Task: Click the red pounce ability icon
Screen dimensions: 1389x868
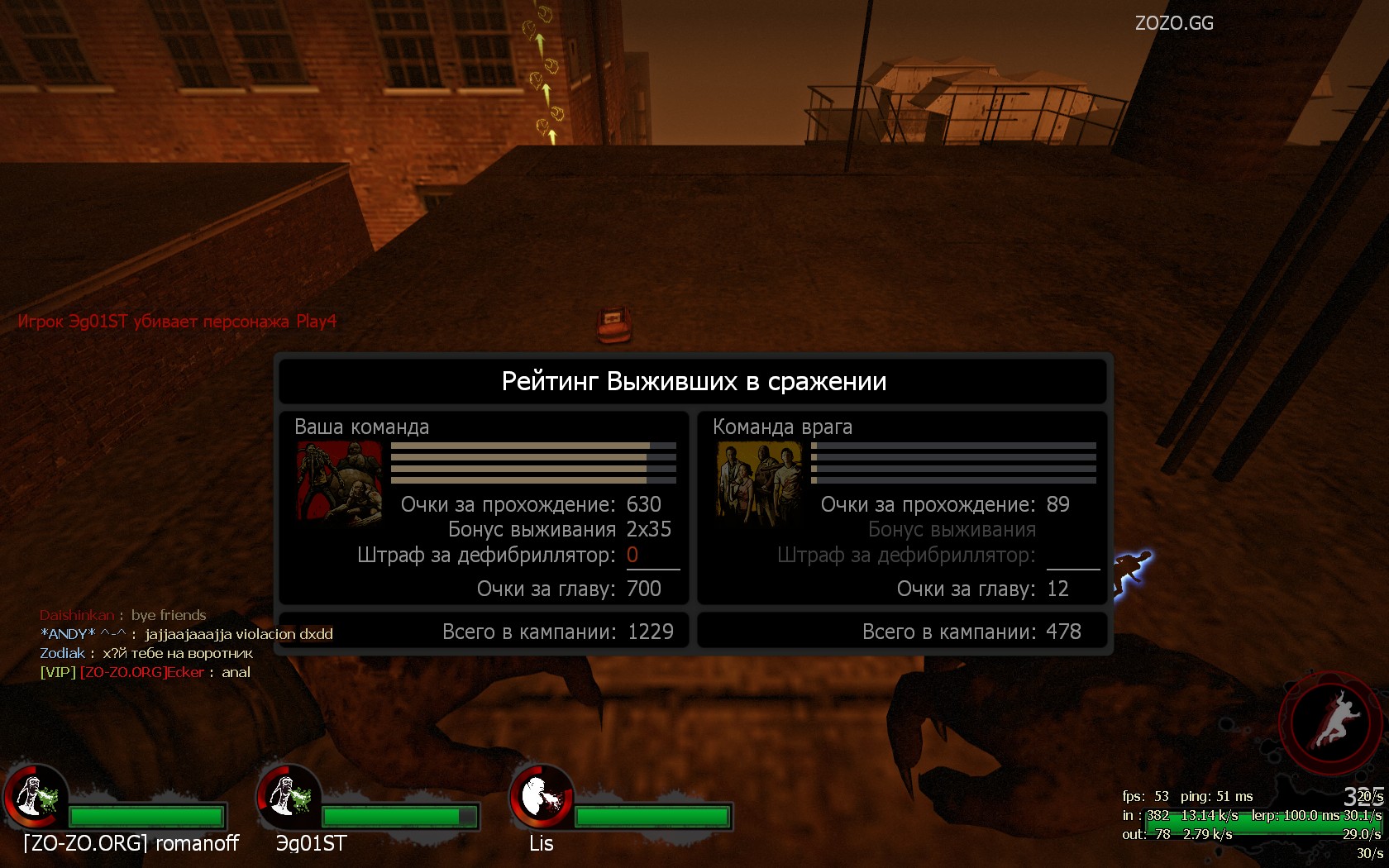Action: click(x=1331, y=722)
